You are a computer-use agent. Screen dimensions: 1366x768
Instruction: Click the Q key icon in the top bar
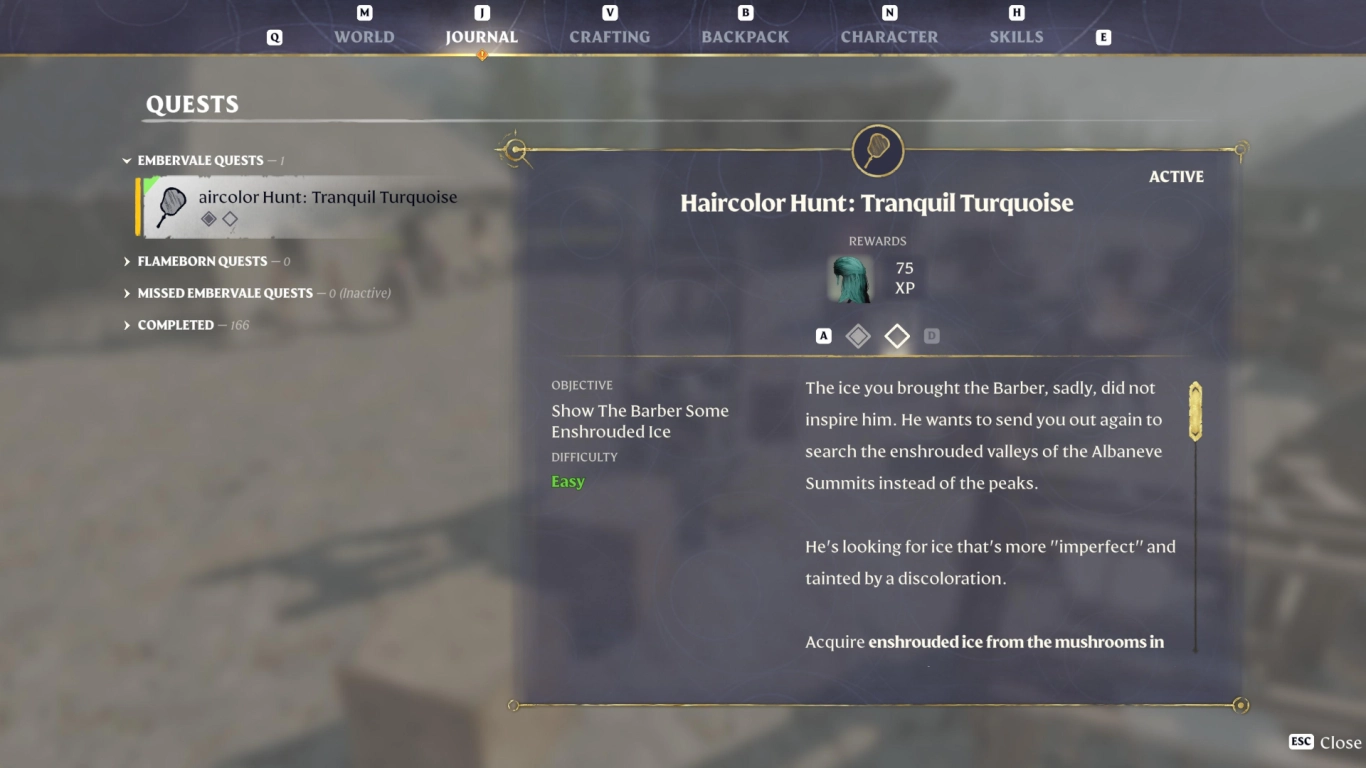(274, 36)
